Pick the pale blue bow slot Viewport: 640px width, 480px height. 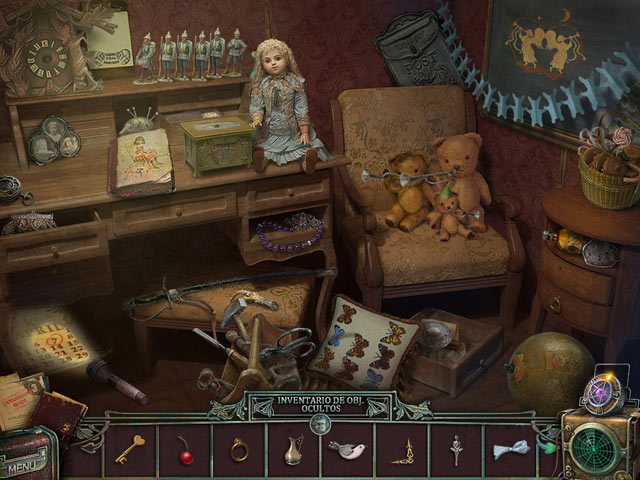(x=510, y=450)
